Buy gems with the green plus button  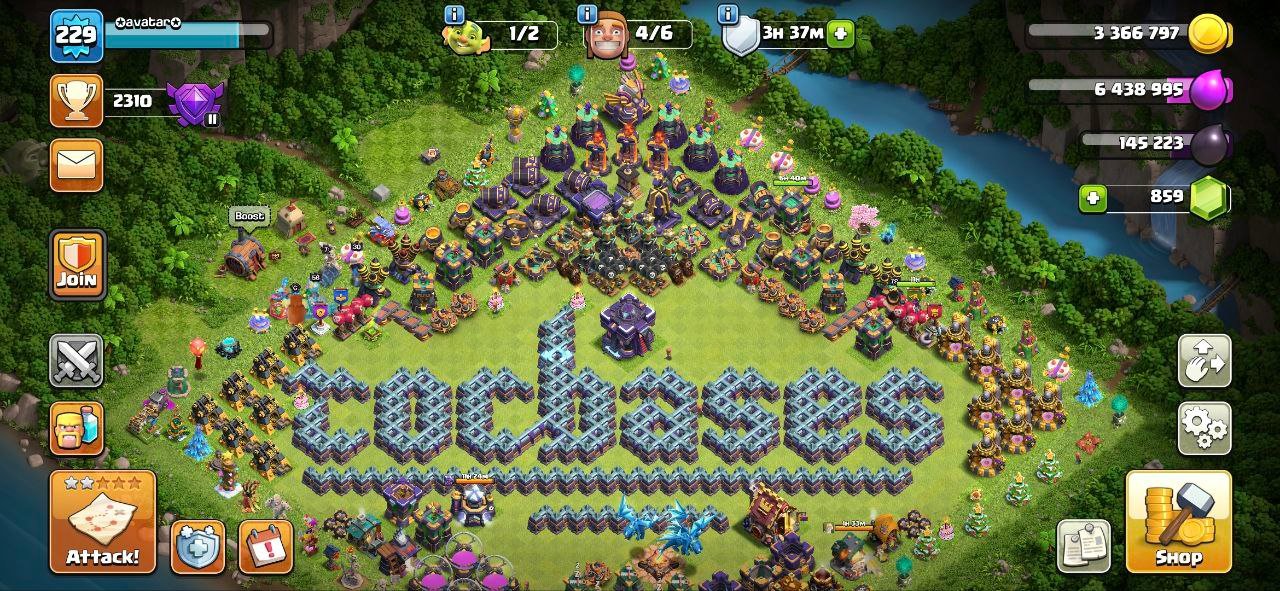[x=1093, y=198]
